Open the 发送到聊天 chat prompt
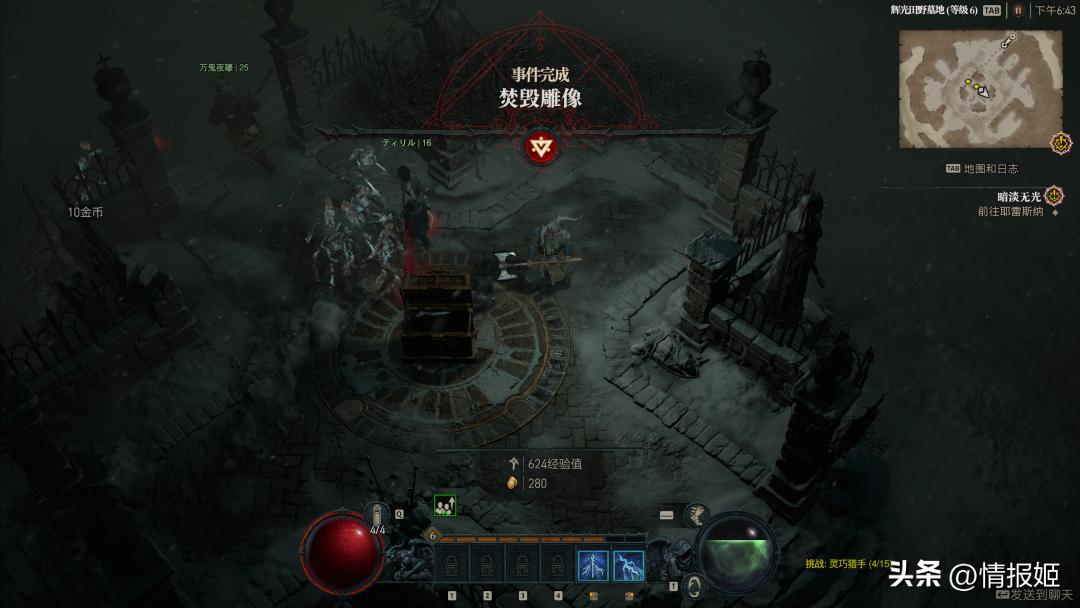This screenshot has width=1080, height=608. pos(1039,595)
